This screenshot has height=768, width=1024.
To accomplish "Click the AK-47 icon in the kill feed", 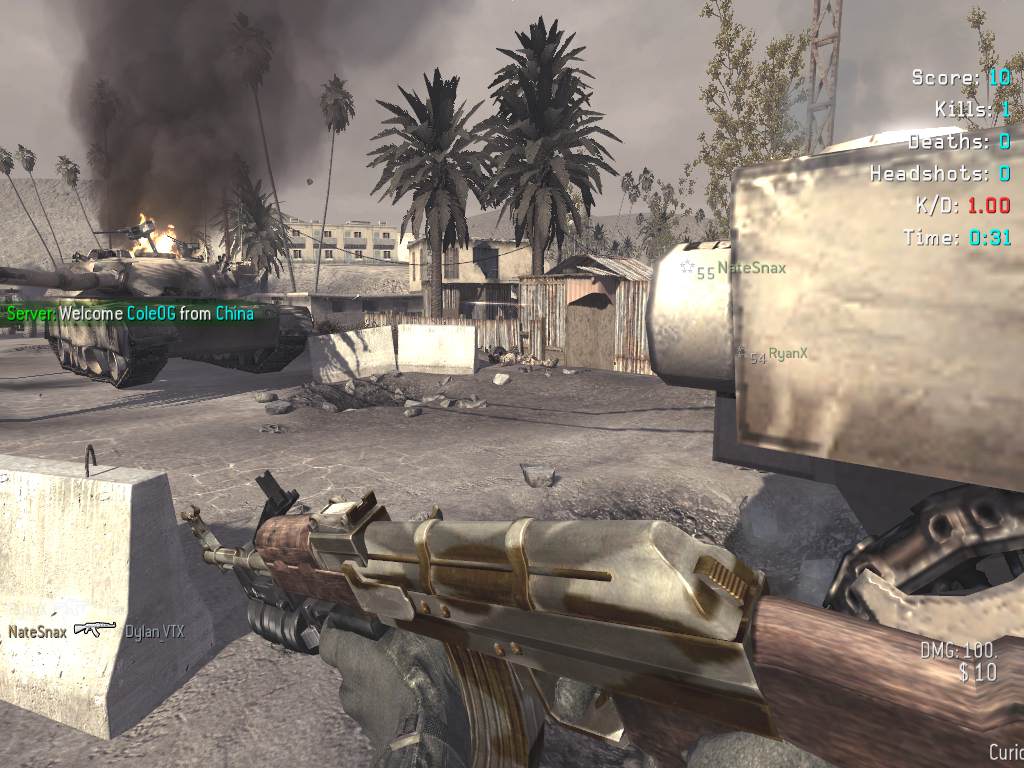I will (94, 630).
